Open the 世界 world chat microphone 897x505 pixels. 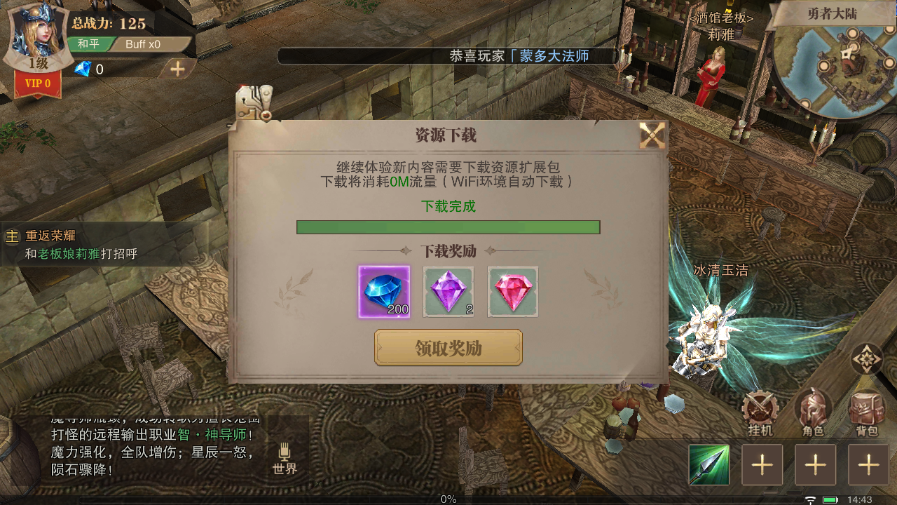click(x=284, y=458)
